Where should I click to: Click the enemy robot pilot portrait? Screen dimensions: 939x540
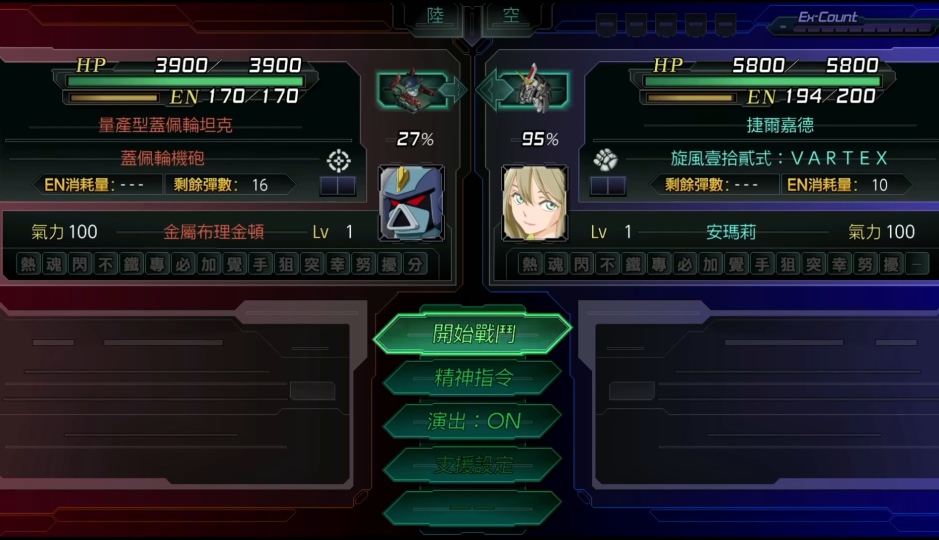click(409, 203)
